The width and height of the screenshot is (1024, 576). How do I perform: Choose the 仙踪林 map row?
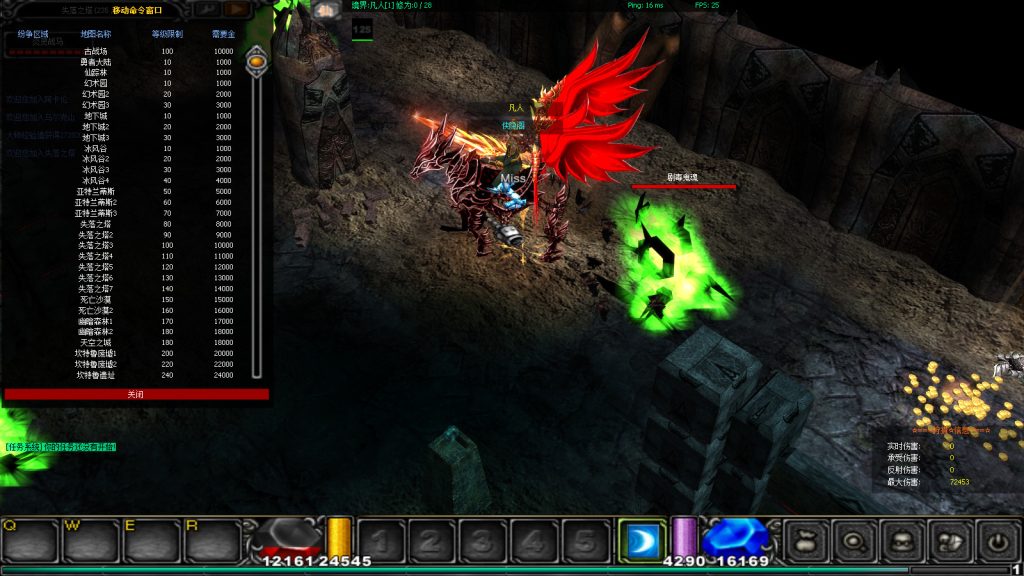pos(96,73)
